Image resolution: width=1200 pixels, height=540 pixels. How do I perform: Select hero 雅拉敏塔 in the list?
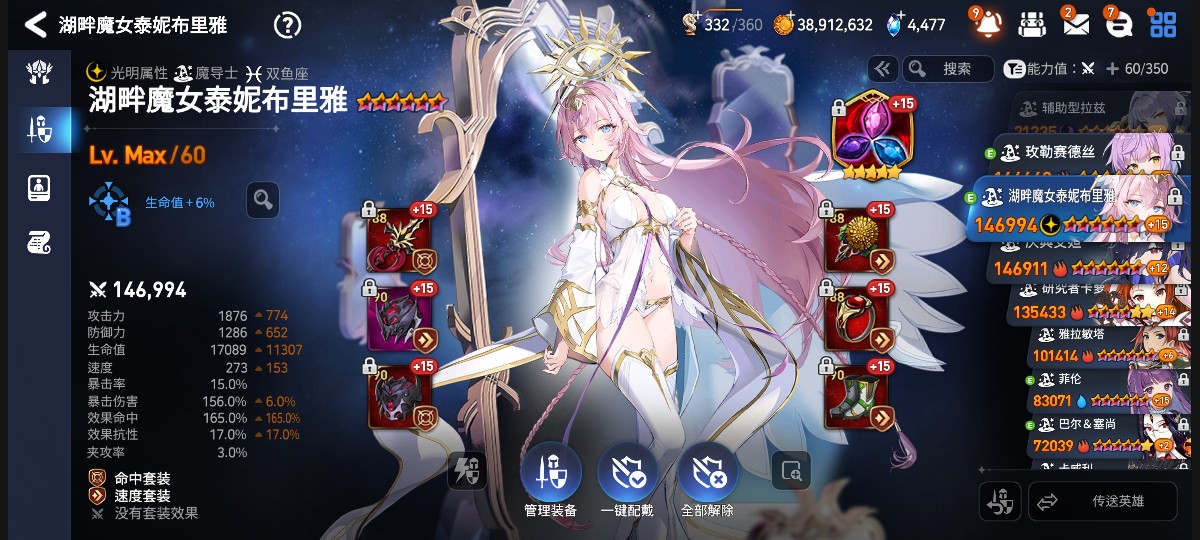click(1100, 347)
